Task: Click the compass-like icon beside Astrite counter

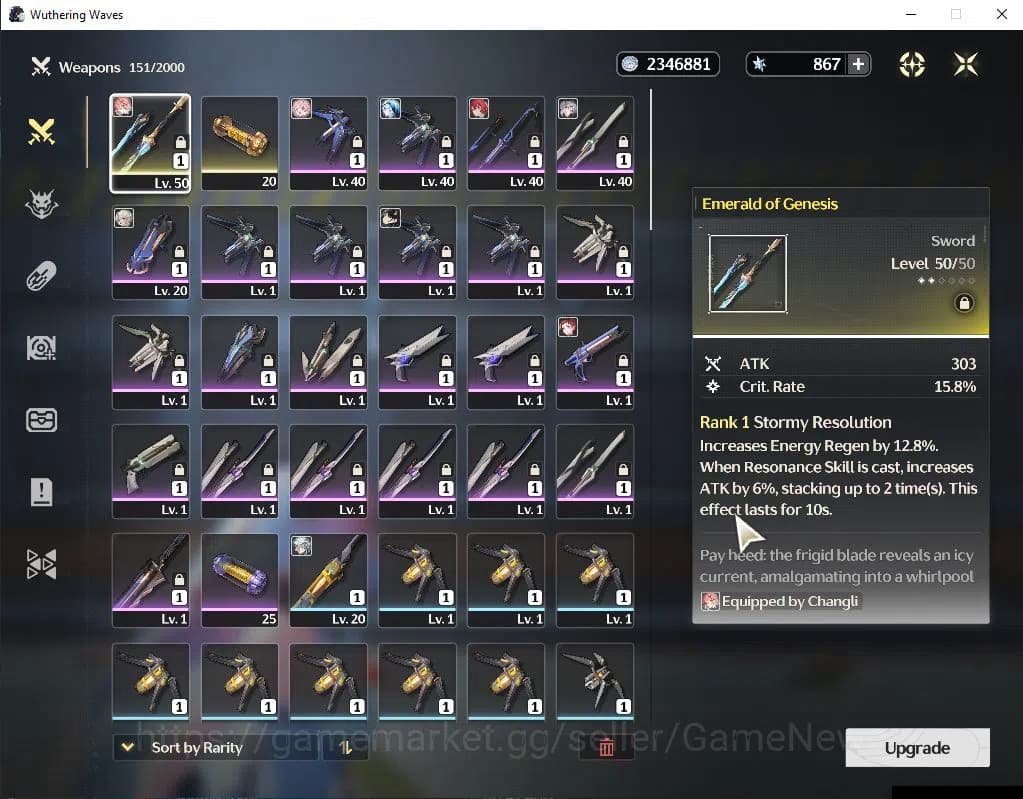Action: (912, 64)
